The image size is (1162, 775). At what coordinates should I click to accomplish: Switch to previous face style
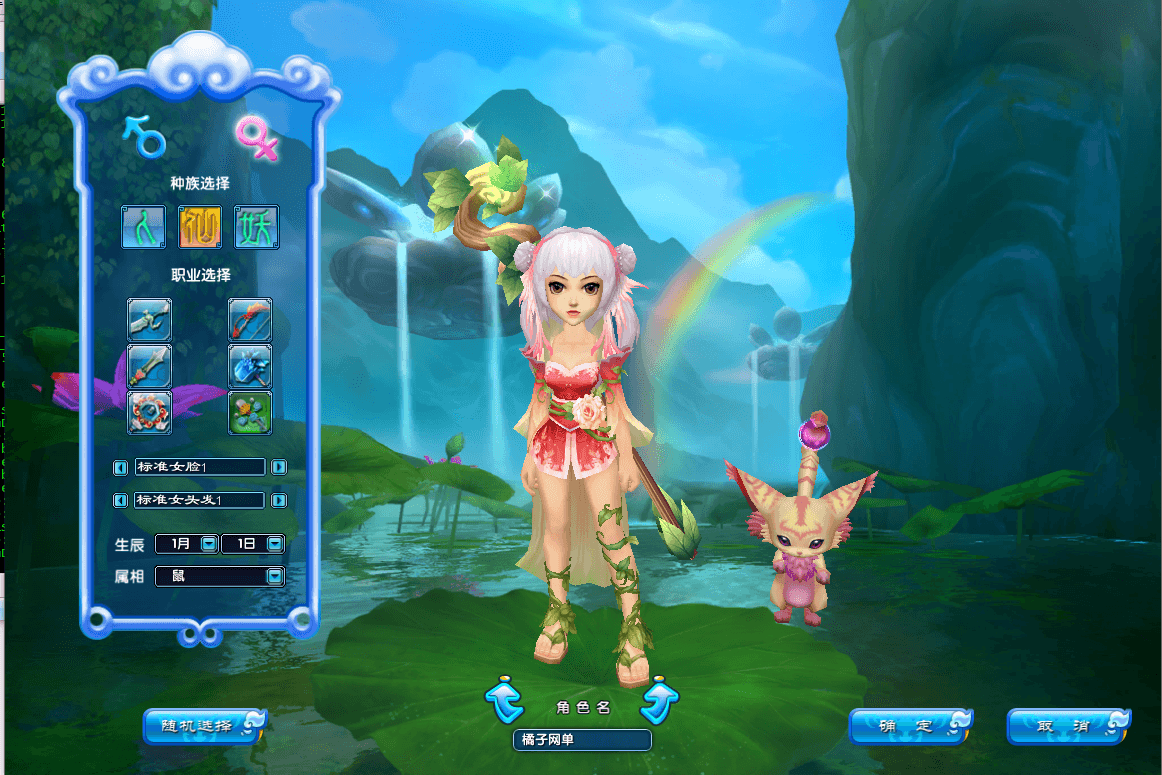point(121,467)
